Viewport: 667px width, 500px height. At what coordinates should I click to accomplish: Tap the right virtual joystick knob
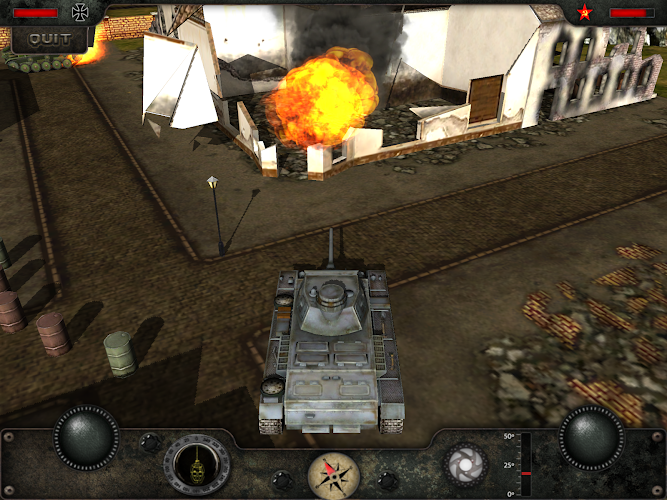pyautogui.click(x=592, y=437)
